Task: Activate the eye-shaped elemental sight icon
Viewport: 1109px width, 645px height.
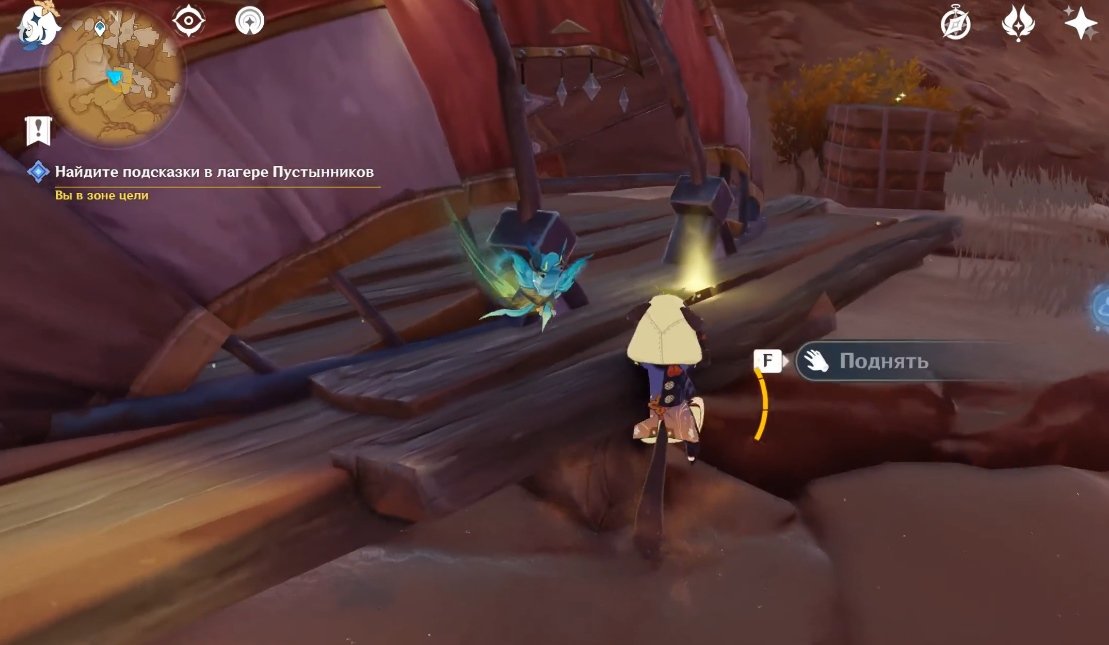Action: (188, 20)
